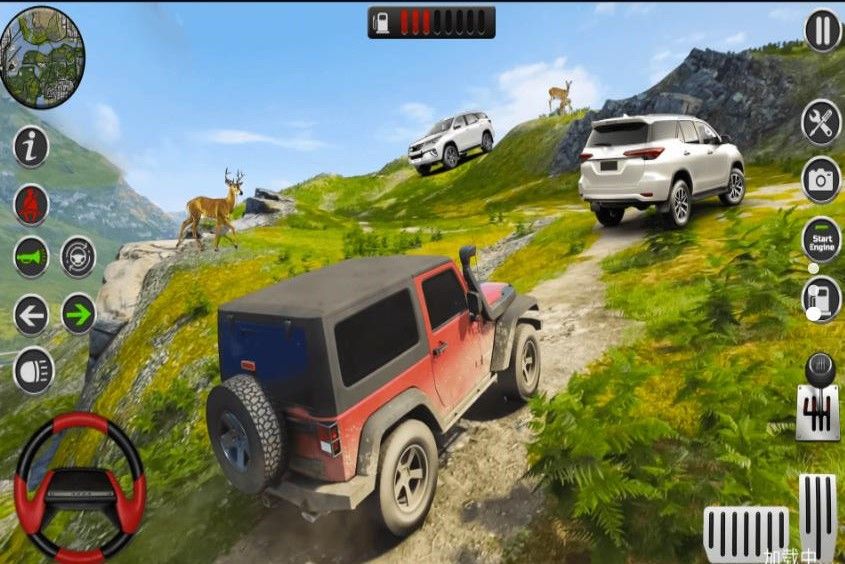The image size is (845, 564).
Task: Activate the left turn signal
Action: (31, 315)
